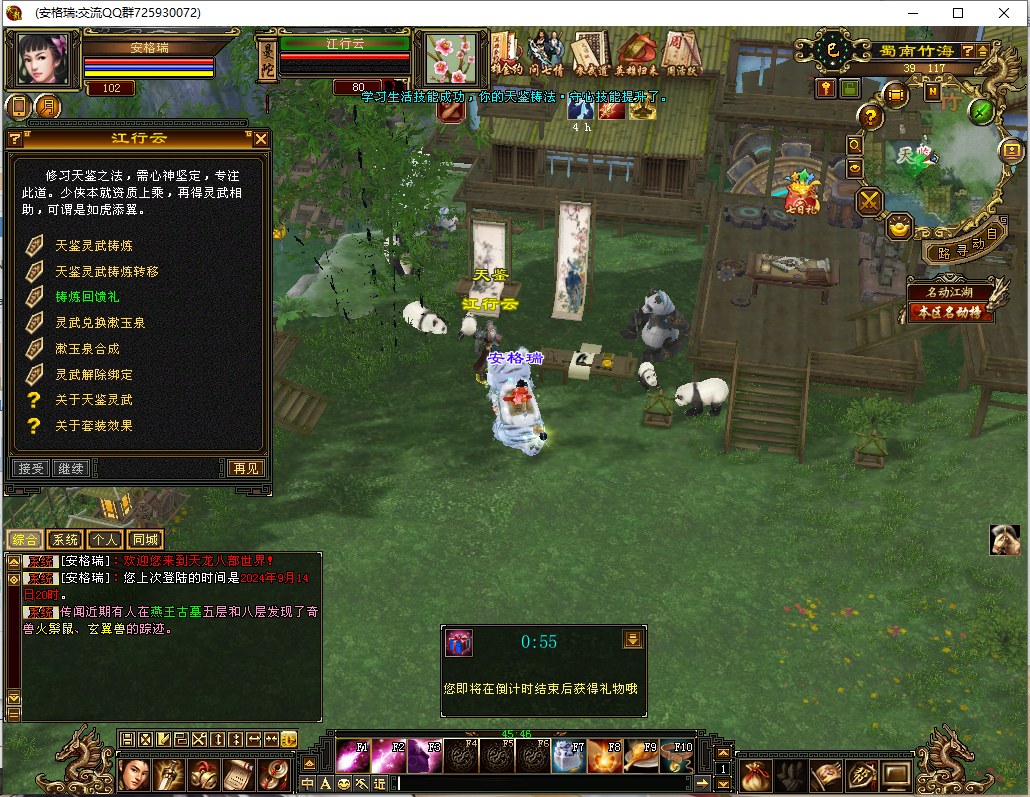Use the F8 fire skill slot
The width and height of the screenshot is (1030, 797).
click(x=603, y=755)
